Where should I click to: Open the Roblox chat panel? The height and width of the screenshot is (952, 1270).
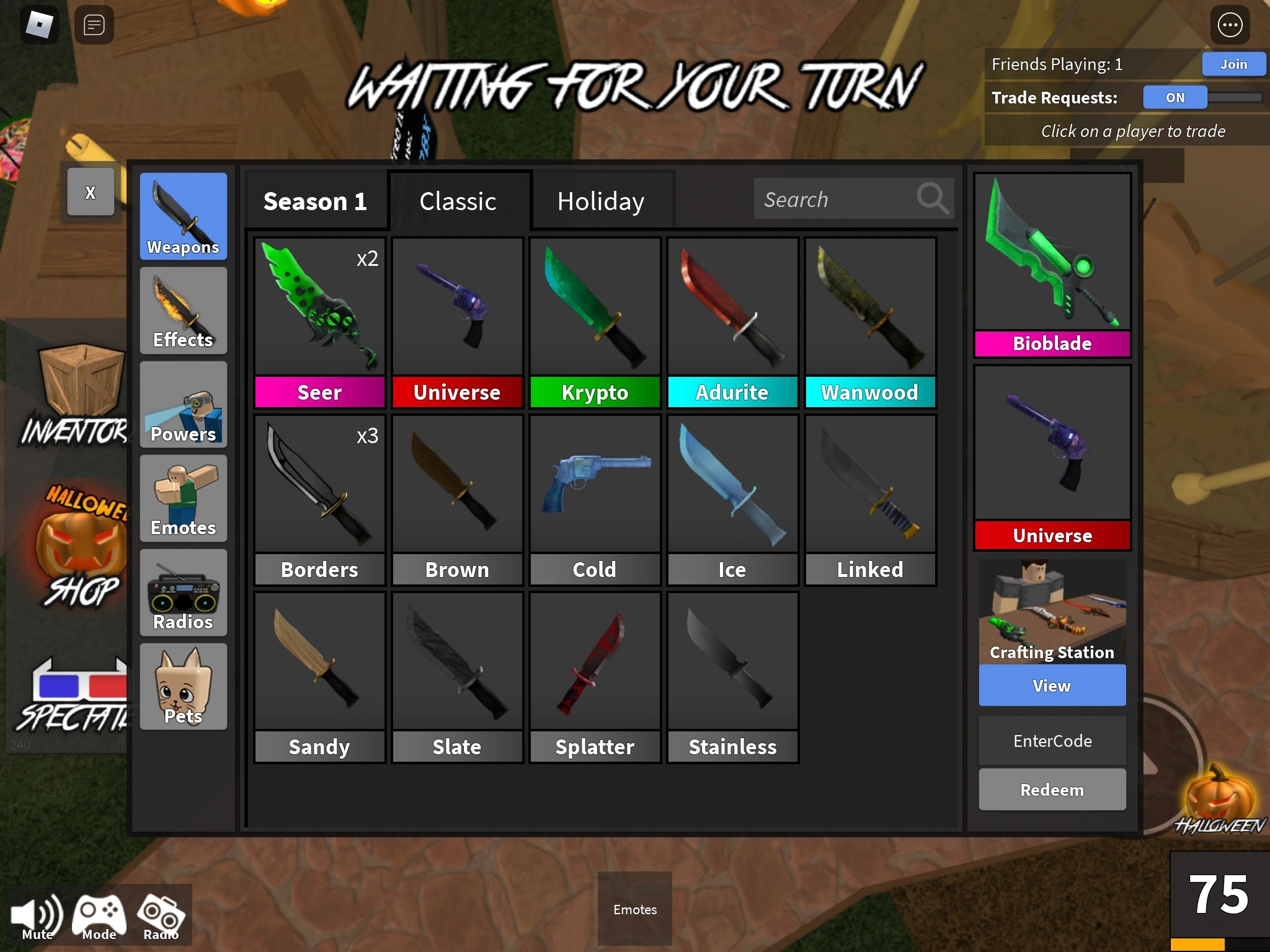point(94,25)
